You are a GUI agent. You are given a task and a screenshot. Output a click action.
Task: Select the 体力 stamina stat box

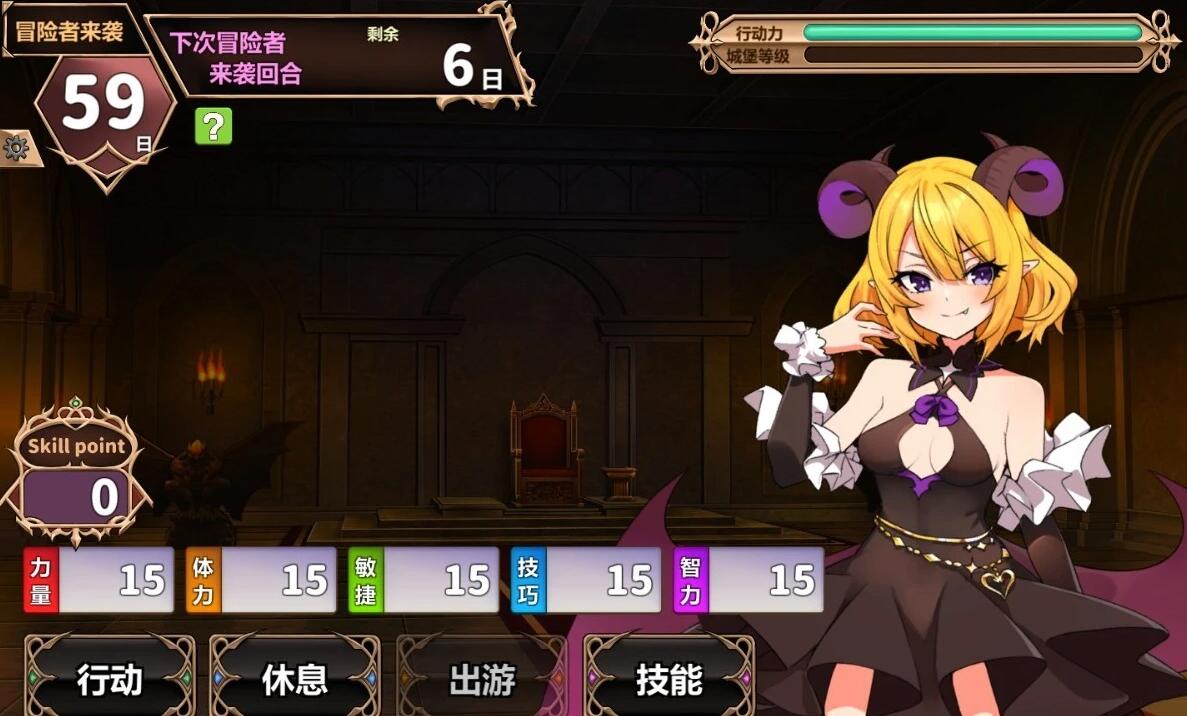[x=261, y=580]
